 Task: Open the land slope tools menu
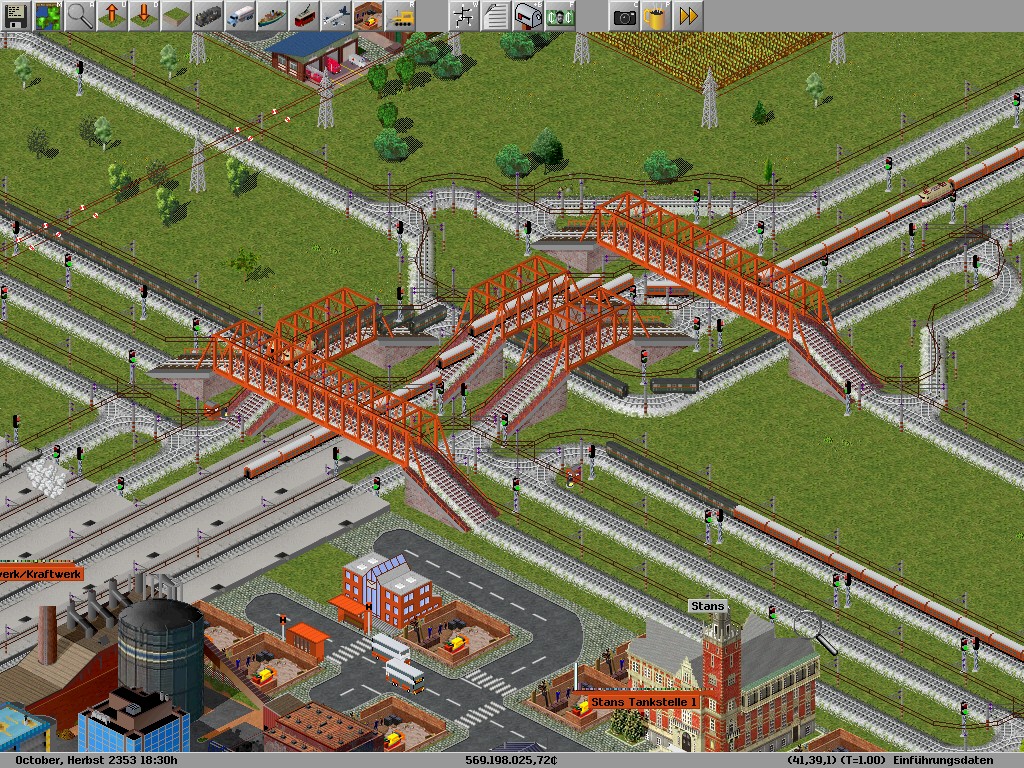pyautogui.click(x=176, y=16)
